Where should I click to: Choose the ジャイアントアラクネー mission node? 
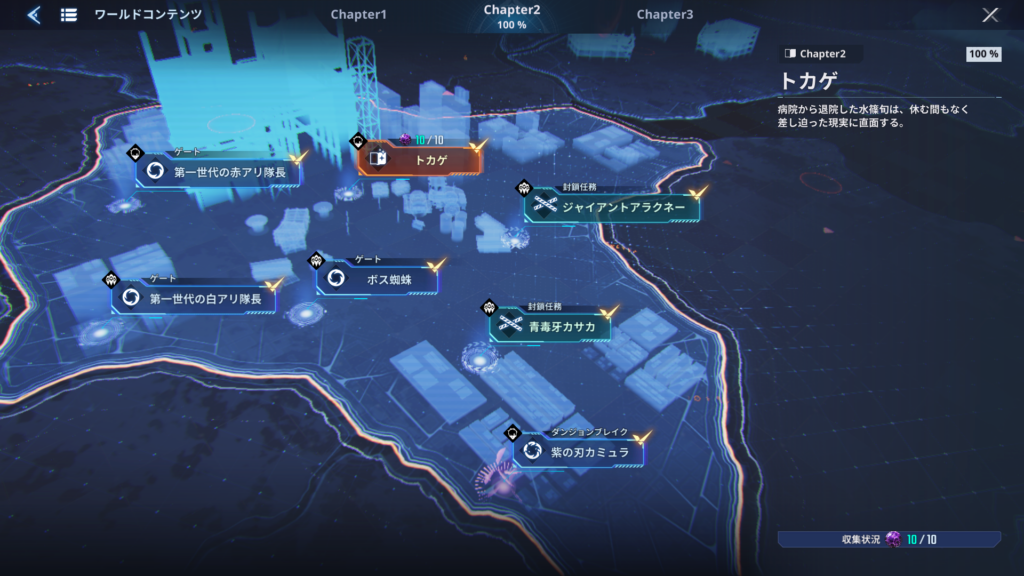point(612,207)
